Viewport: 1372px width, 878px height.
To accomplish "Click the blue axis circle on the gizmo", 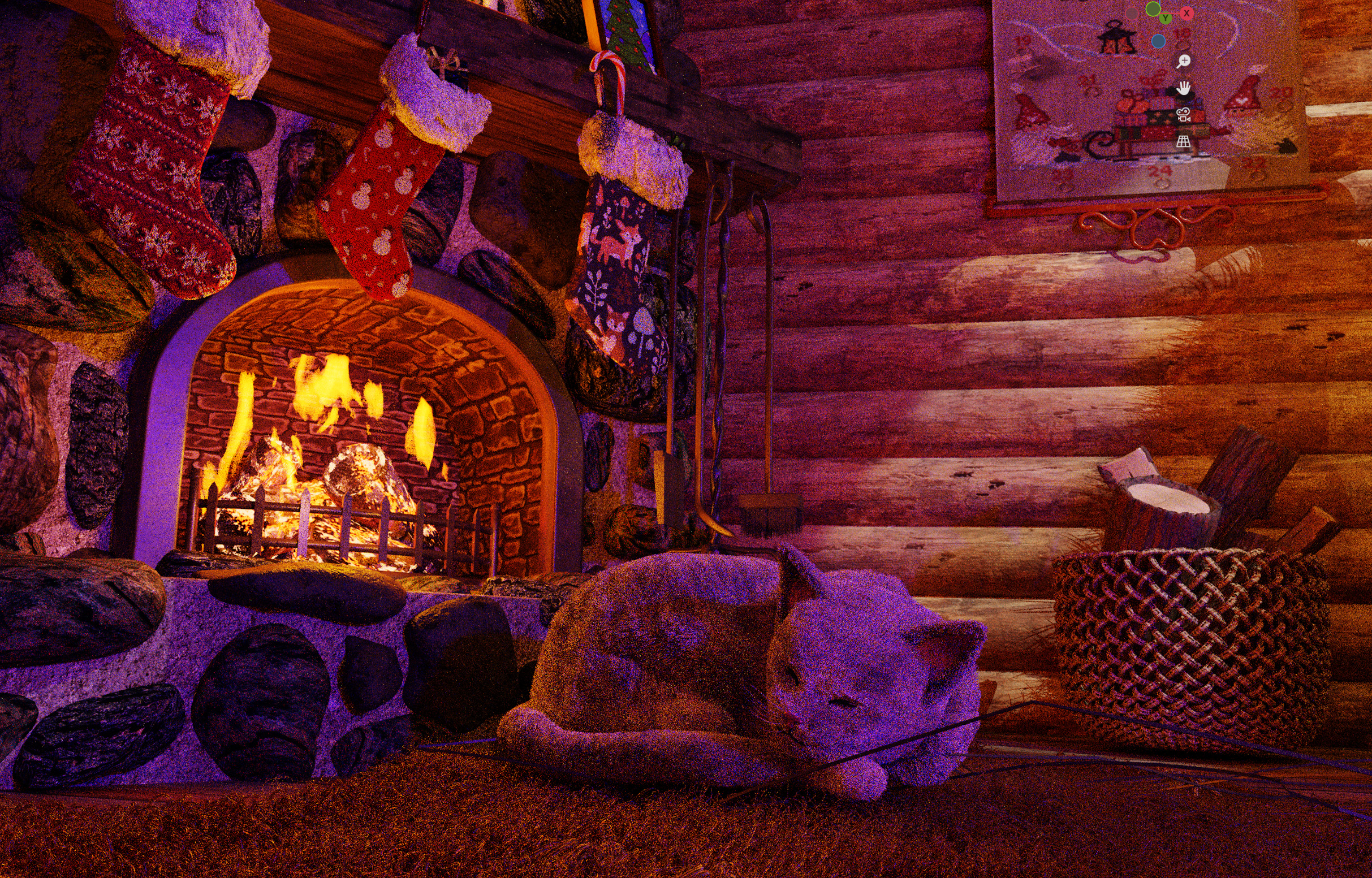I will click(x=1158, y=41).
